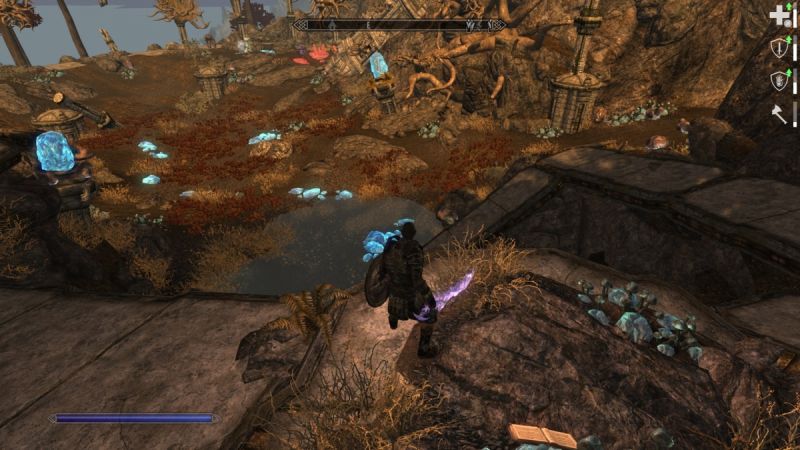Select the shield with gauntlet status icon
The width and height of the screenshot is (800, 450).
[x=779, y=80]
